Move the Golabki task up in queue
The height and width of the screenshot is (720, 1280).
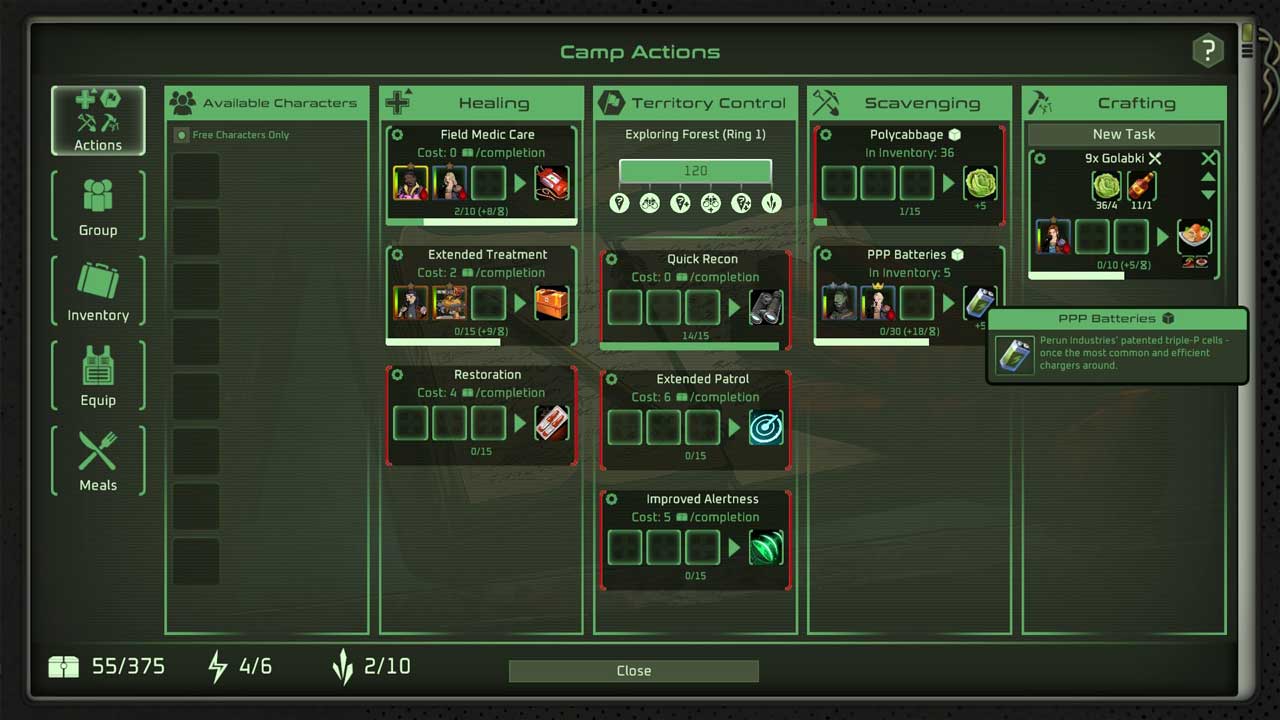1208,177
